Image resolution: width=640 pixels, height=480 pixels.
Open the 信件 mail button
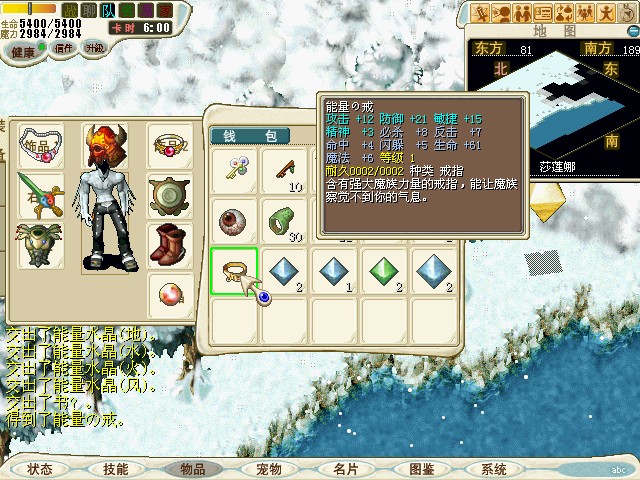pos(64,48)
